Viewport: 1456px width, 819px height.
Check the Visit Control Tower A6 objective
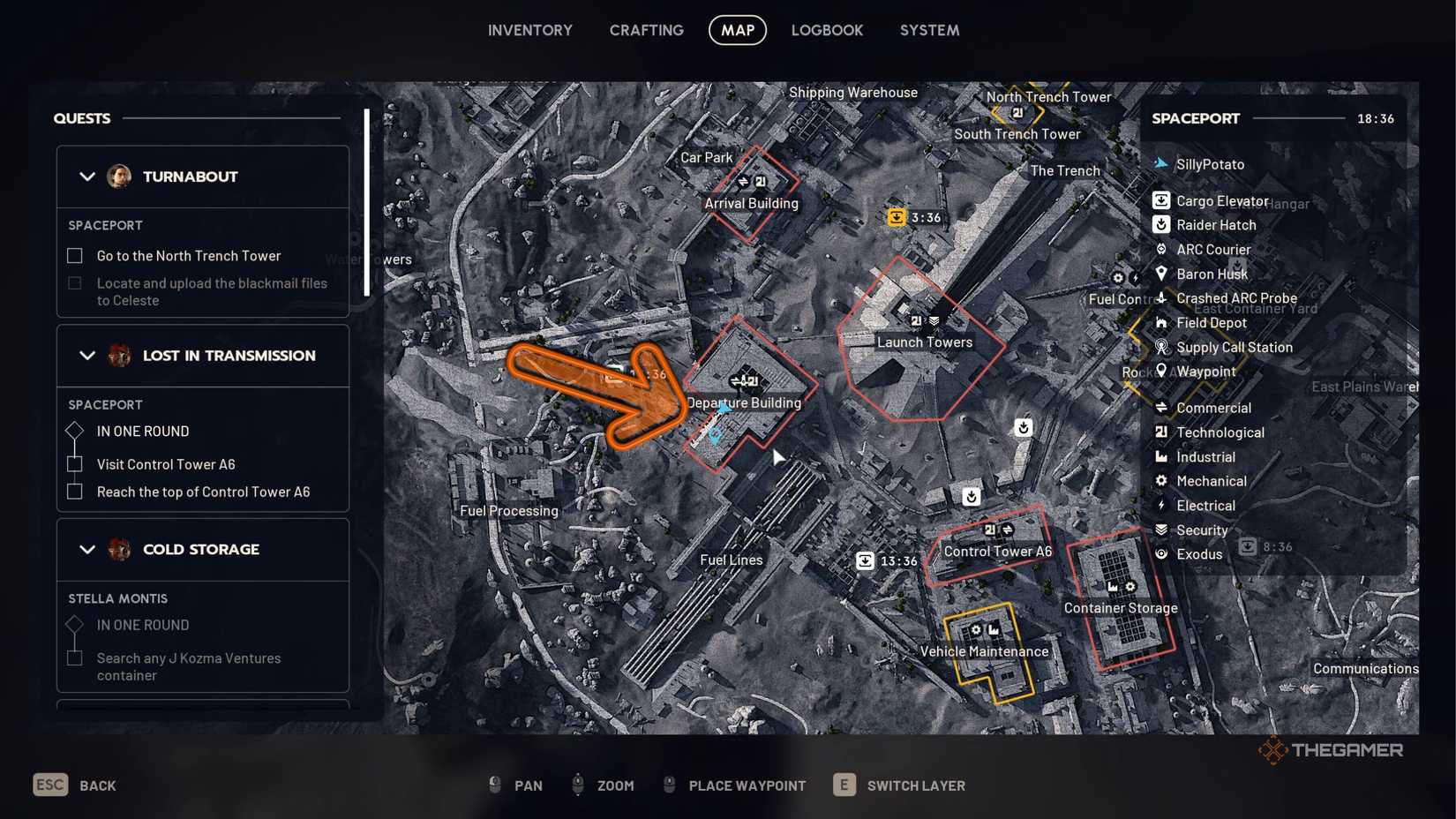tap(75, 463)
